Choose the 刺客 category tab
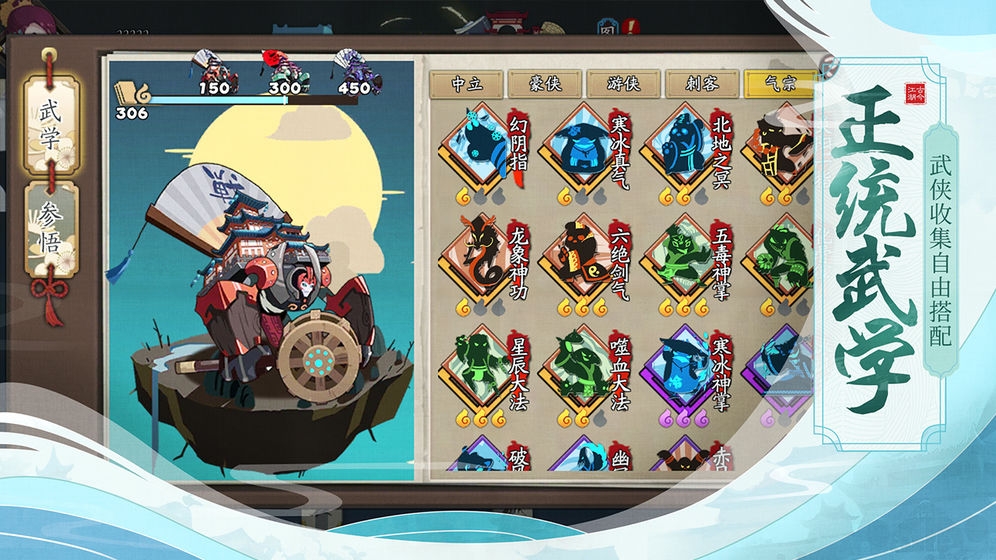This screenshot has height=560, width=996. pos(702,84)
